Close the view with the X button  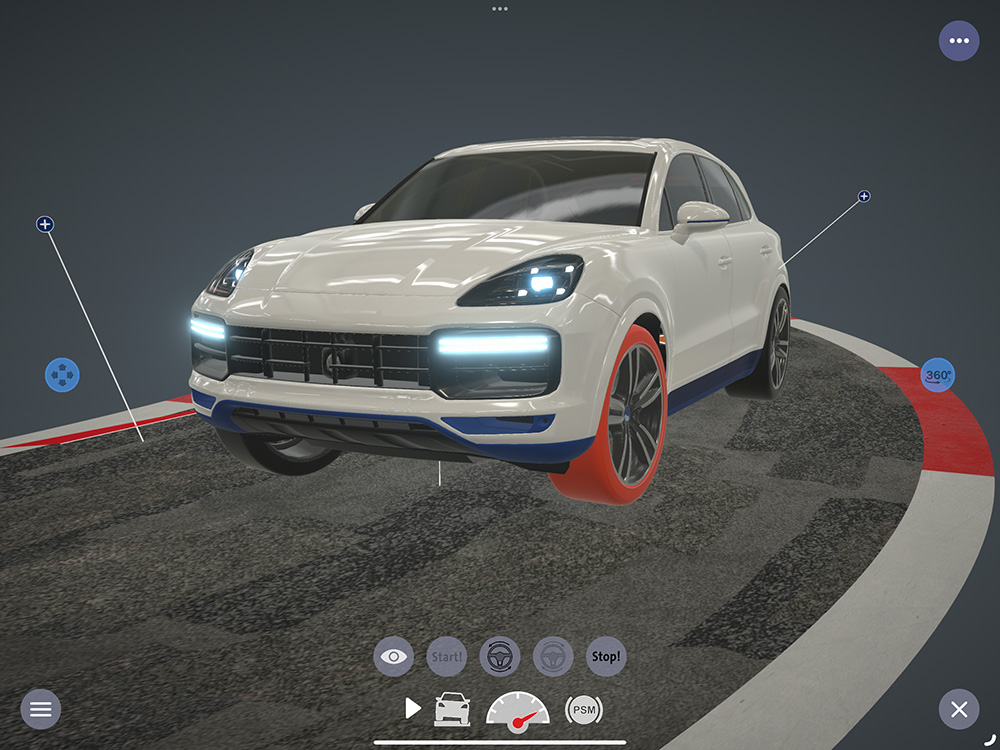click(x=959, y=709)
